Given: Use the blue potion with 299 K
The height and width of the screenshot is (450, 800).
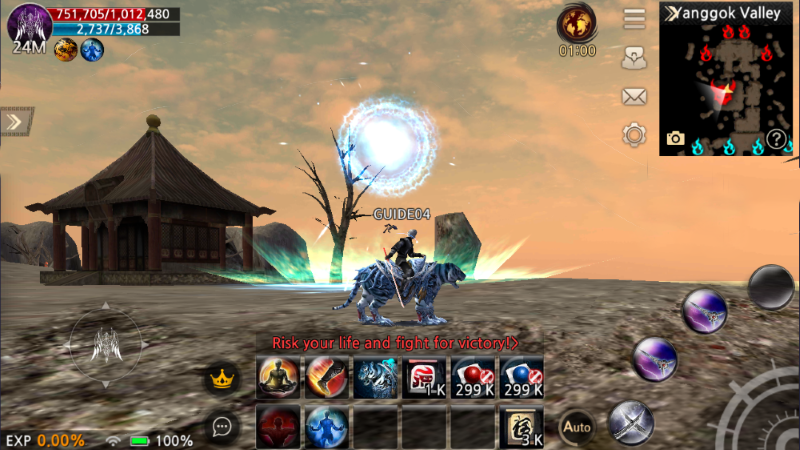Looking at the screenshot, I should (x=521, y=378).
